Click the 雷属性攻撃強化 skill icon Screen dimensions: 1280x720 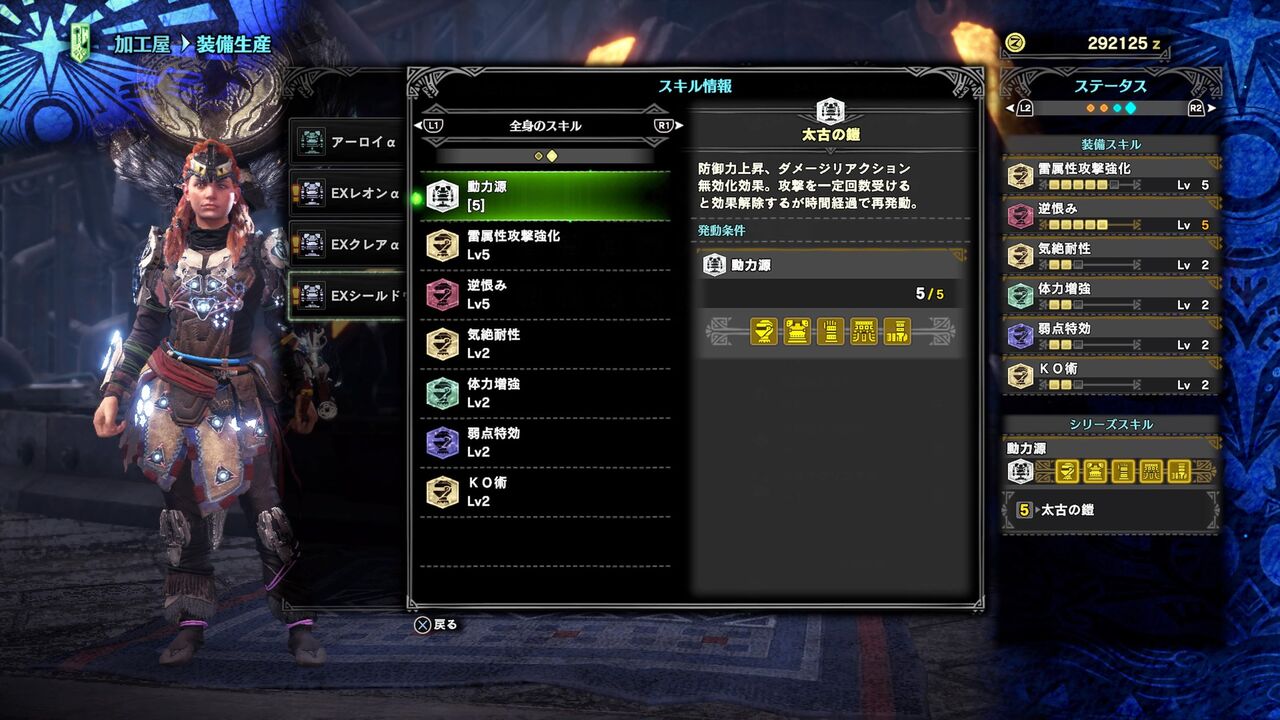pyautogui.click(x=441, y=245)
